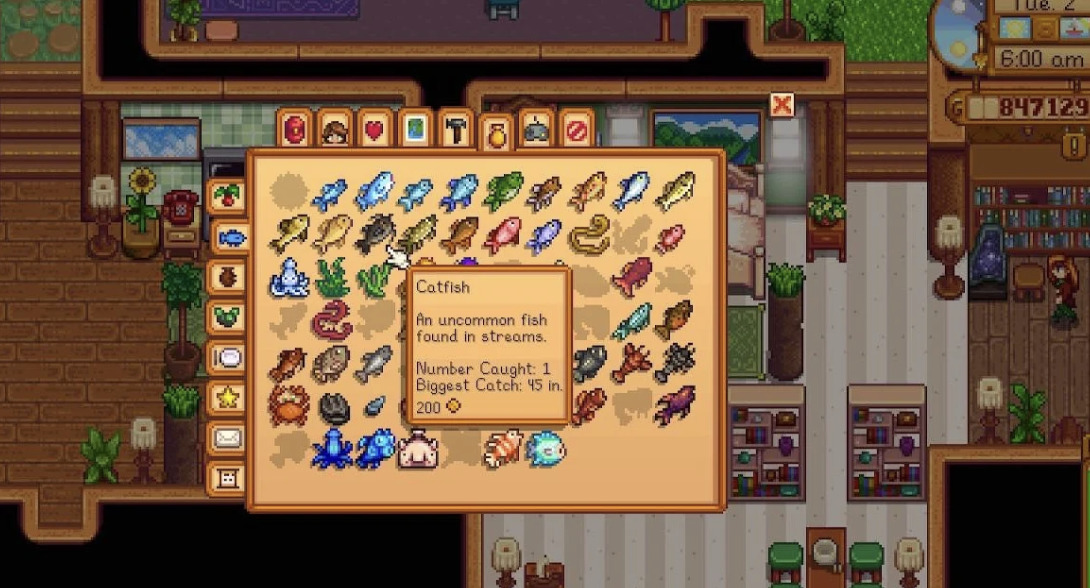Select the yellow coiled Eel entry
Image resolution: width=1090 pixels, height=588 pixels.
[x=589, y=234]
